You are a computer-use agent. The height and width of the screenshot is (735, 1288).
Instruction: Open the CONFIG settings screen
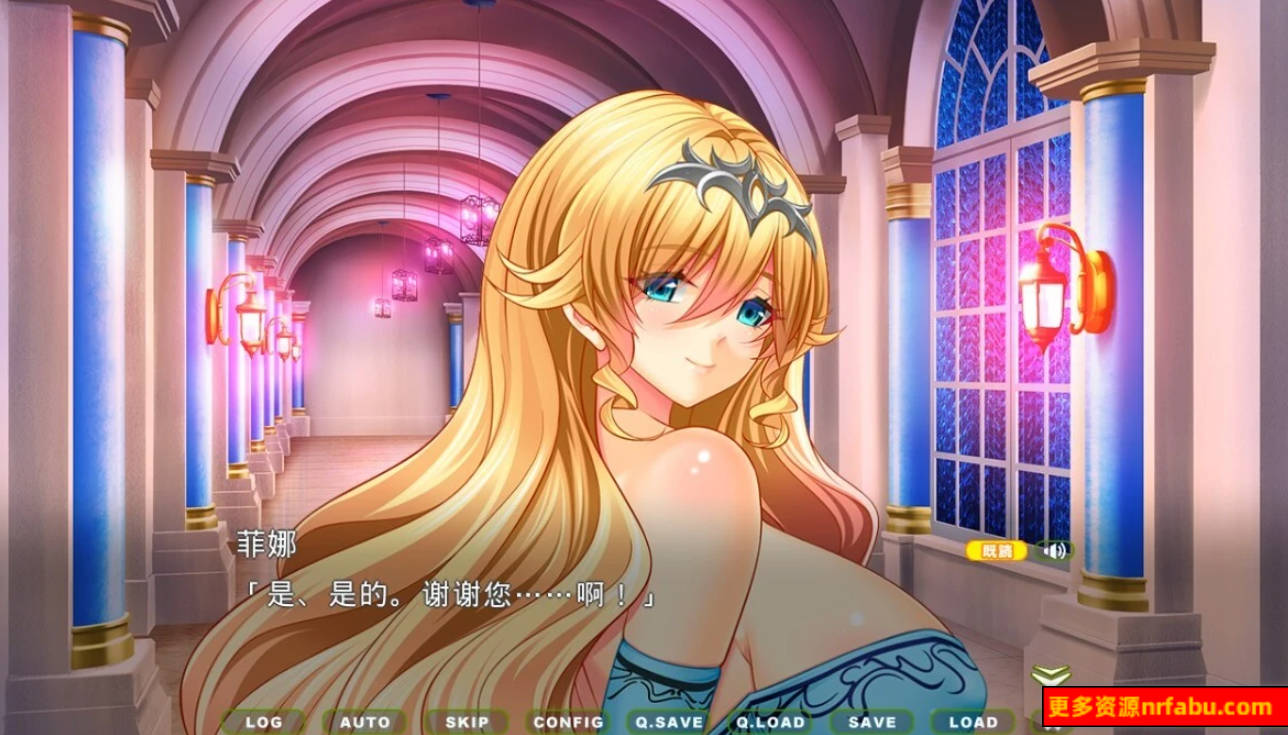click(569, 722)
